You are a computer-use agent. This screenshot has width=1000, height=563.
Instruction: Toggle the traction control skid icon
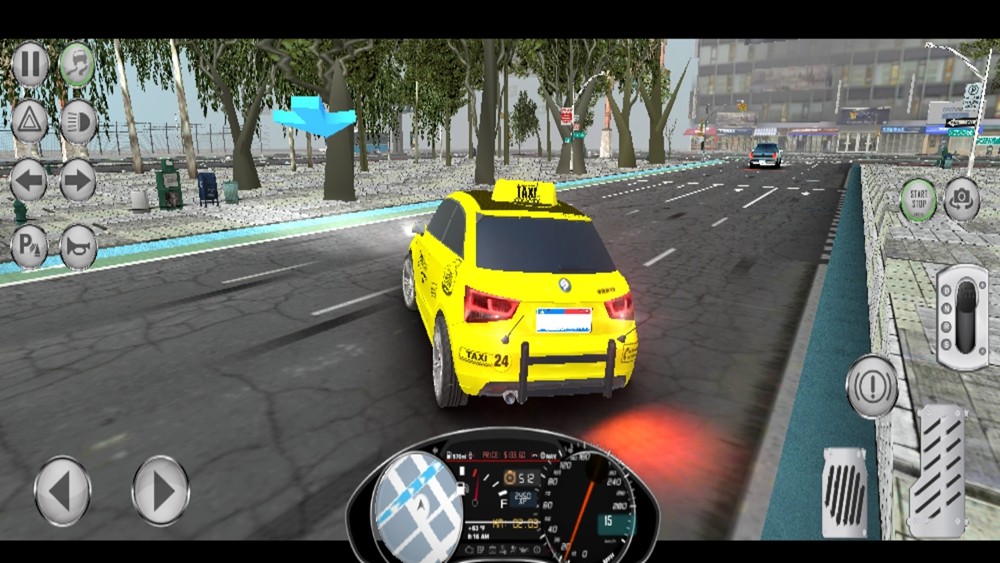tap(77, 65)
